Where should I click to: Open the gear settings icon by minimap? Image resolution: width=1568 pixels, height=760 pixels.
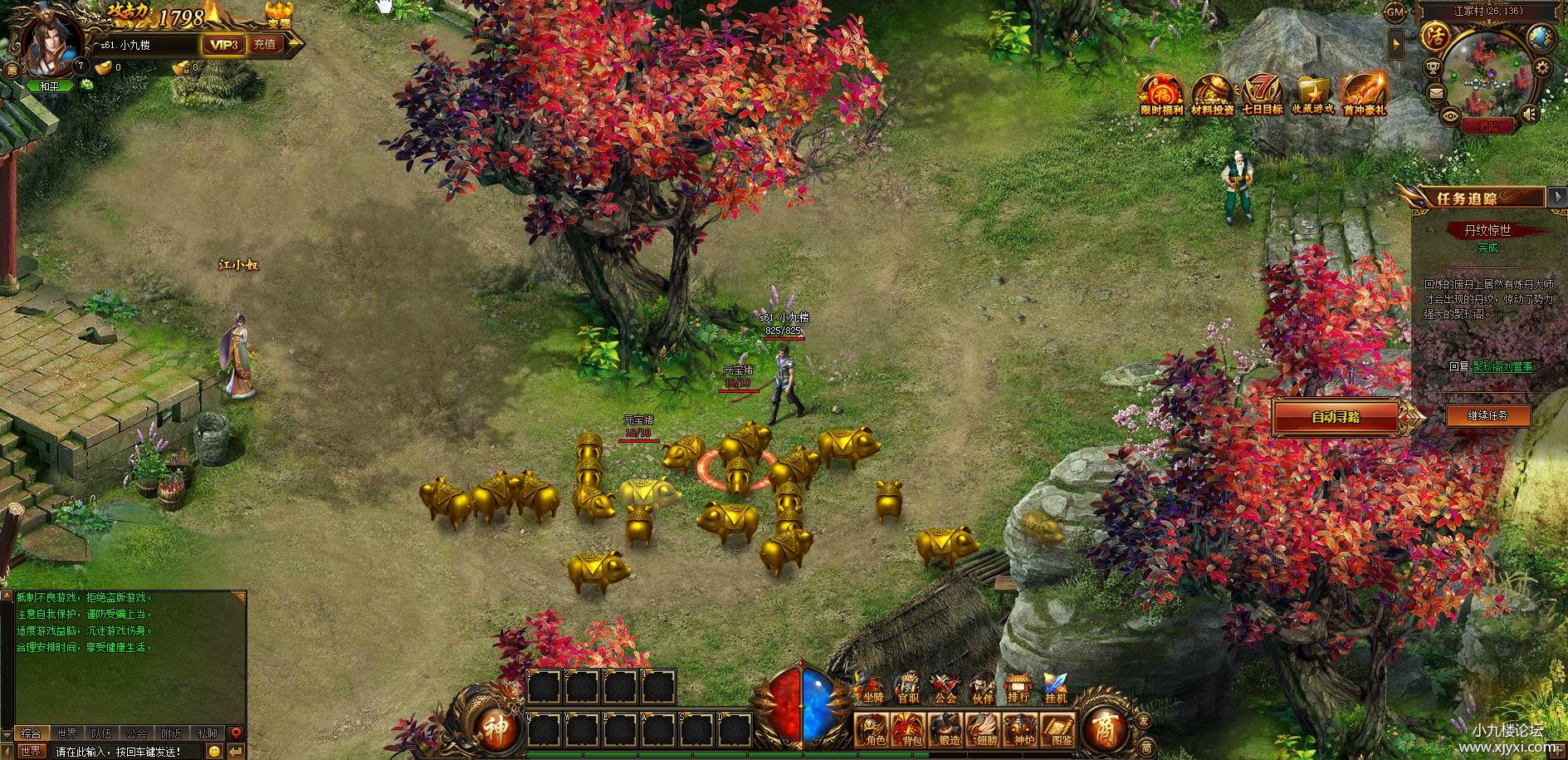[x=1543, y=68]
